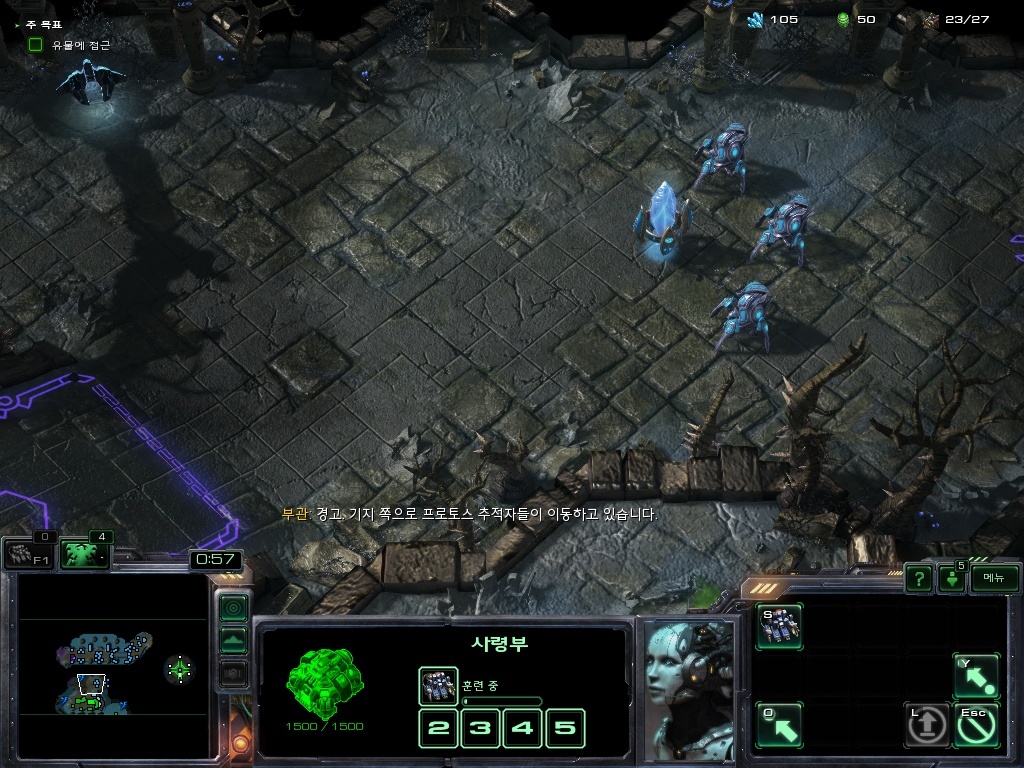1024x768 pixels.
Task: Select production queue slot 2
Action: (438, 728)
